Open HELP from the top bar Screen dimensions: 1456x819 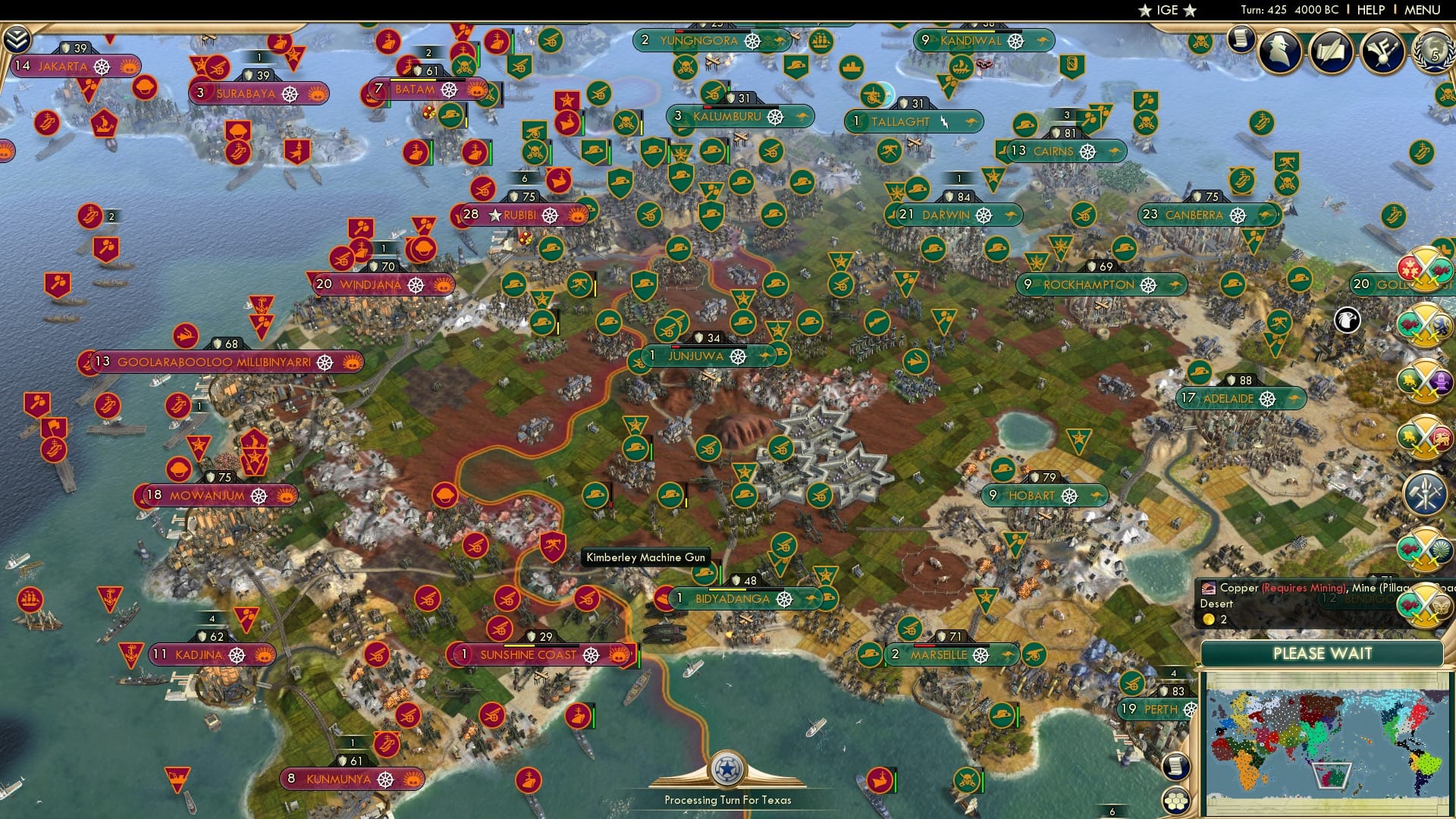coord(1370,10)
